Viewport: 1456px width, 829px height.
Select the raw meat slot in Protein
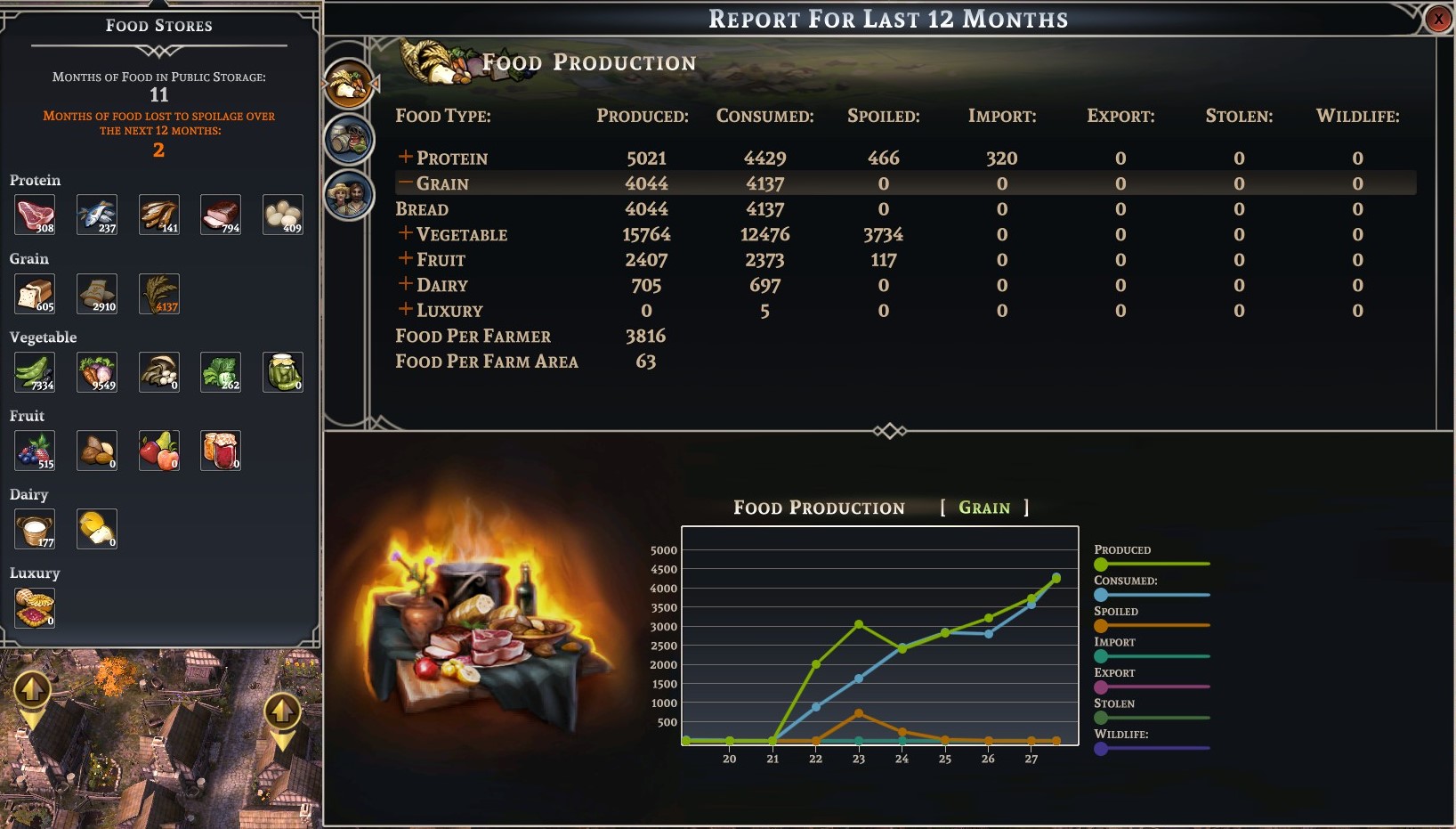[35, 215]
